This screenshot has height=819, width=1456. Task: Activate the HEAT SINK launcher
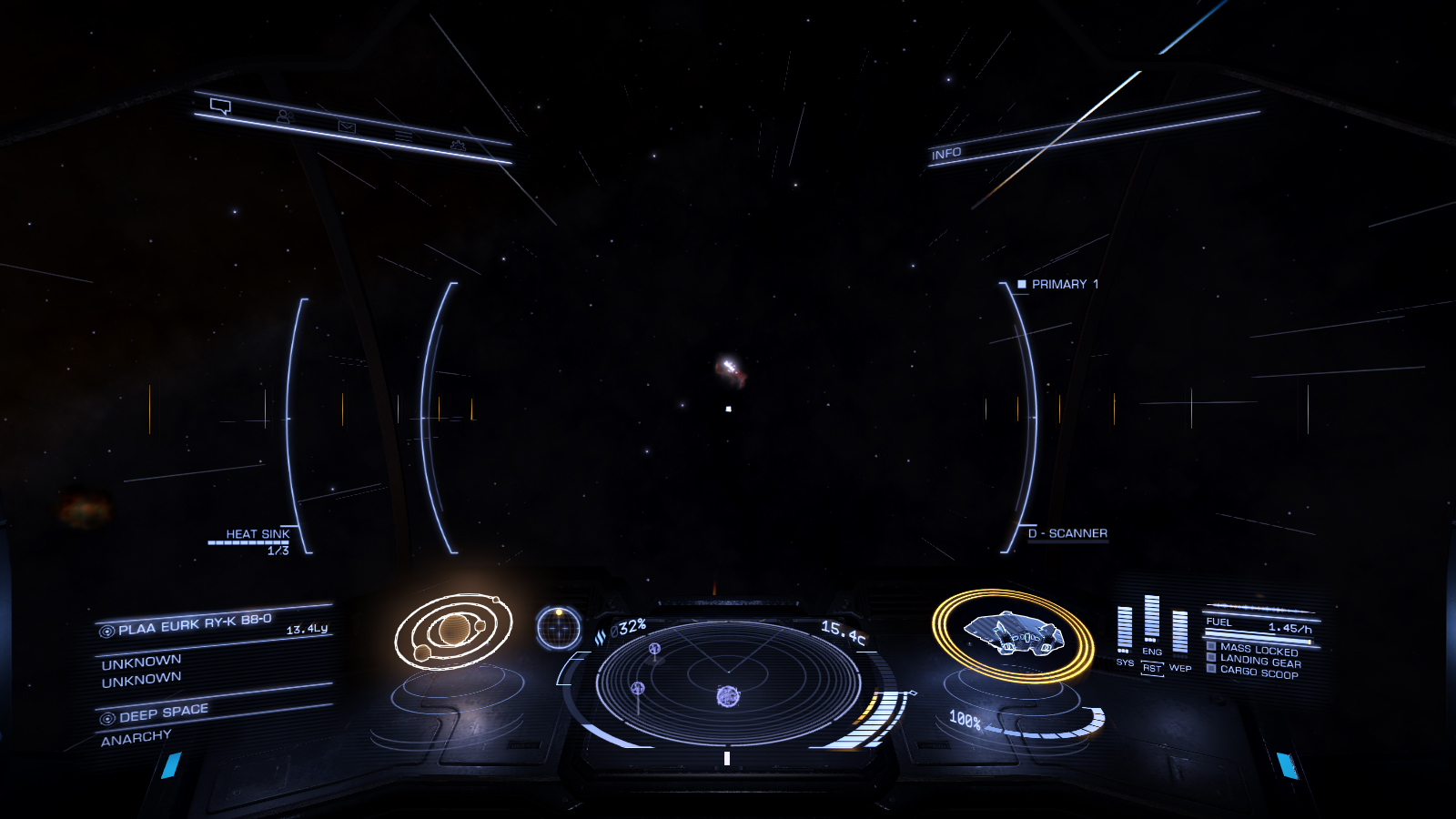(257, 535)
